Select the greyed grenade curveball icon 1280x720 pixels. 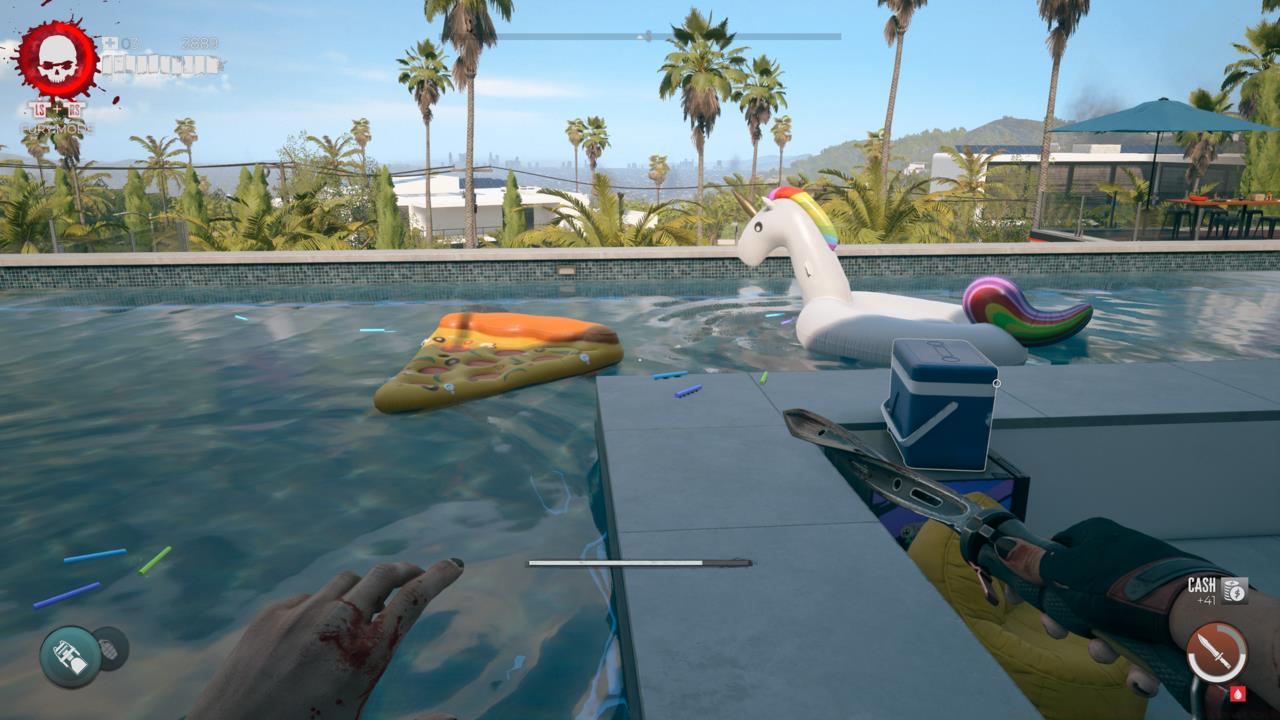[x=111, y=650]
